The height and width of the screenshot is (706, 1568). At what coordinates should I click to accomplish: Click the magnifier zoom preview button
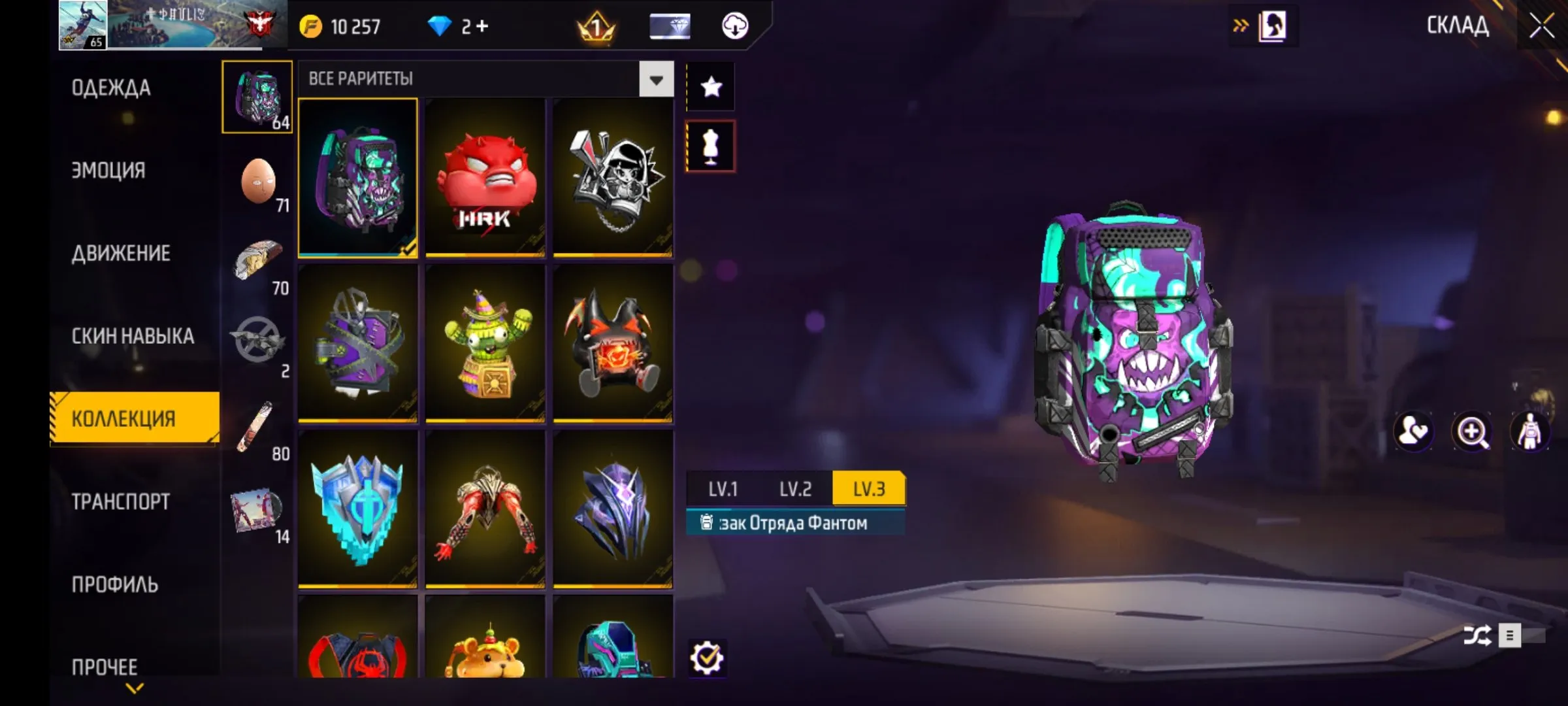pyautogui.click(x=1471, y=431)
